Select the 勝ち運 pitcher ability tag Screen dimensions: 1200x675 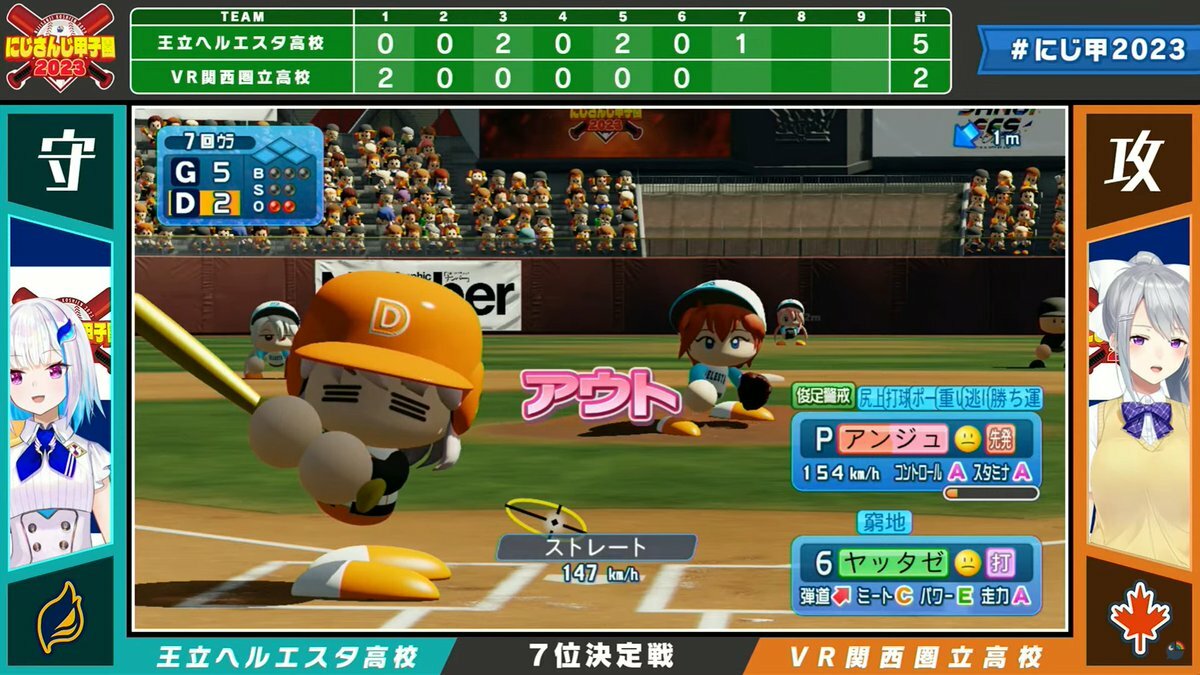tap(1014, 399)
